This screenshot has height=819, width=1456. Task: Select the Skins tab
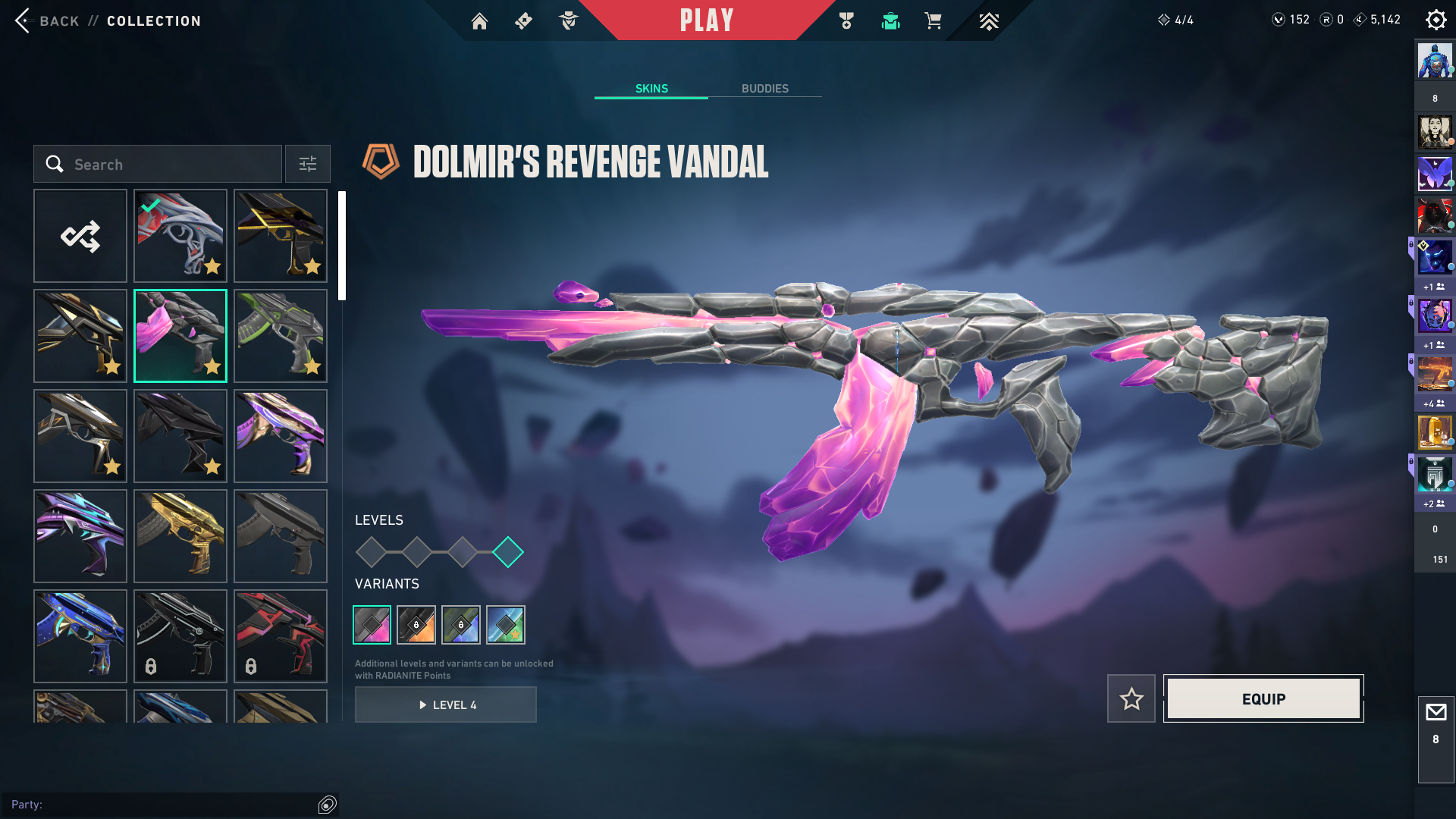pos(651,89)
